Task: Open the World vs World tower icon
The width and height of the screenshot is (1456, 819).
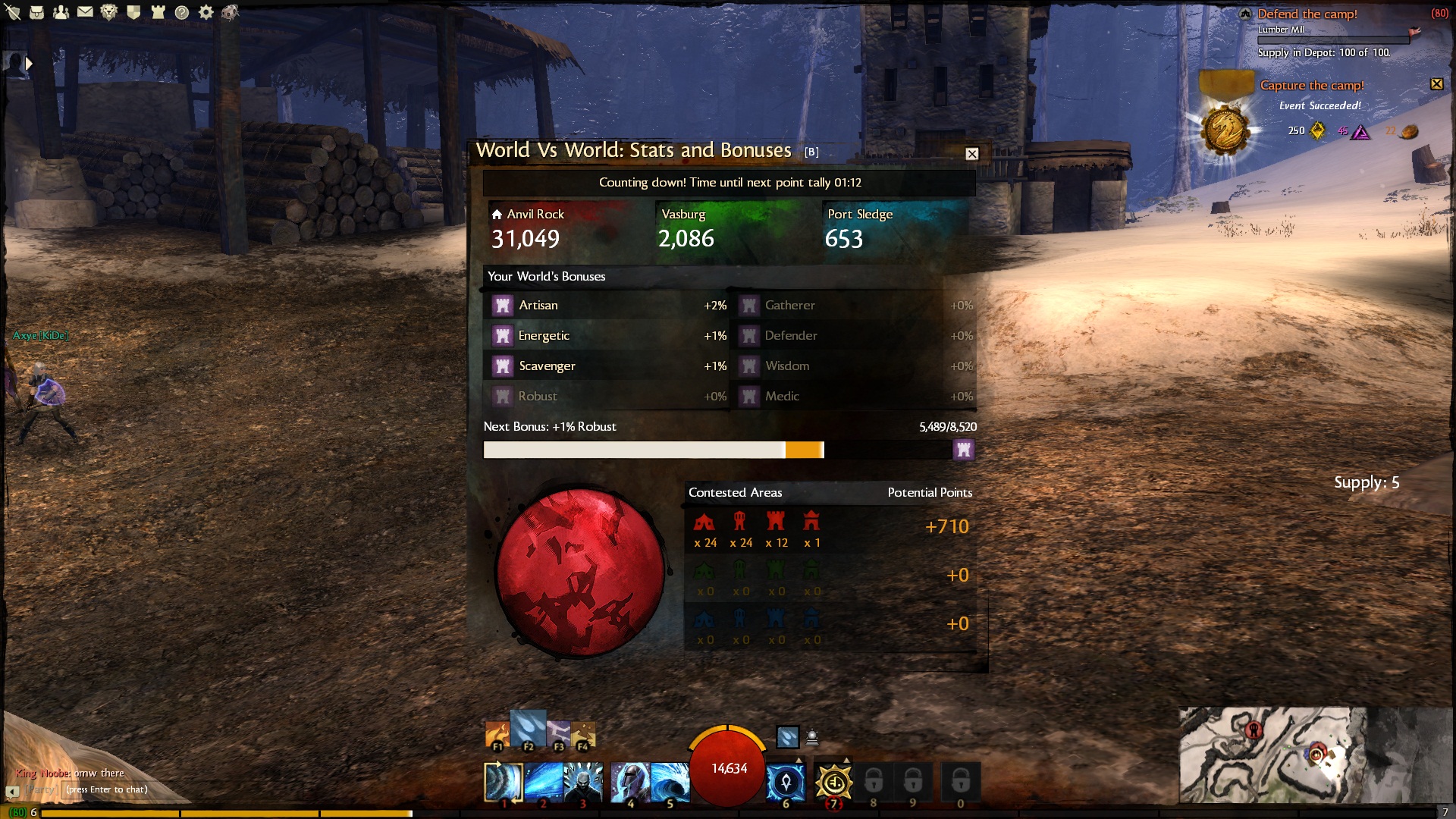Action: pyautogui.click(x=158, y=12)
